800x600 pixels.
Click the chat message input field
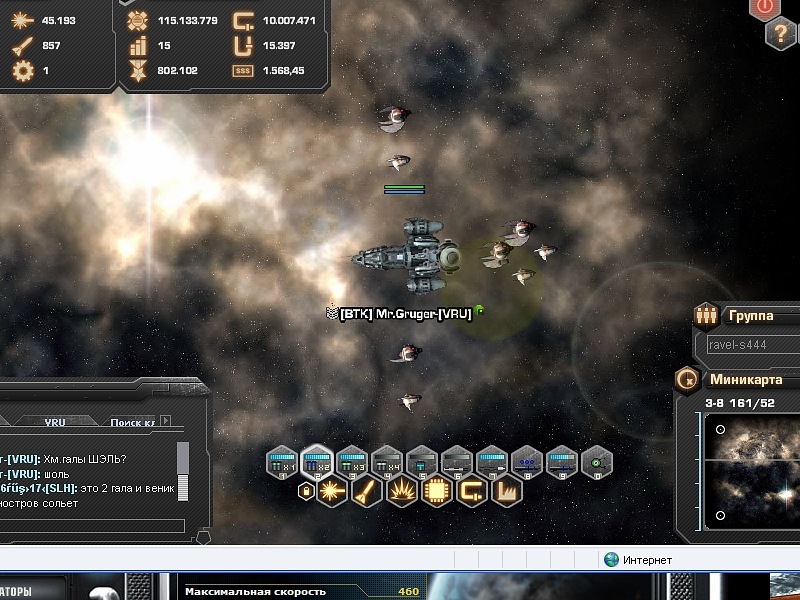point(92,526)
